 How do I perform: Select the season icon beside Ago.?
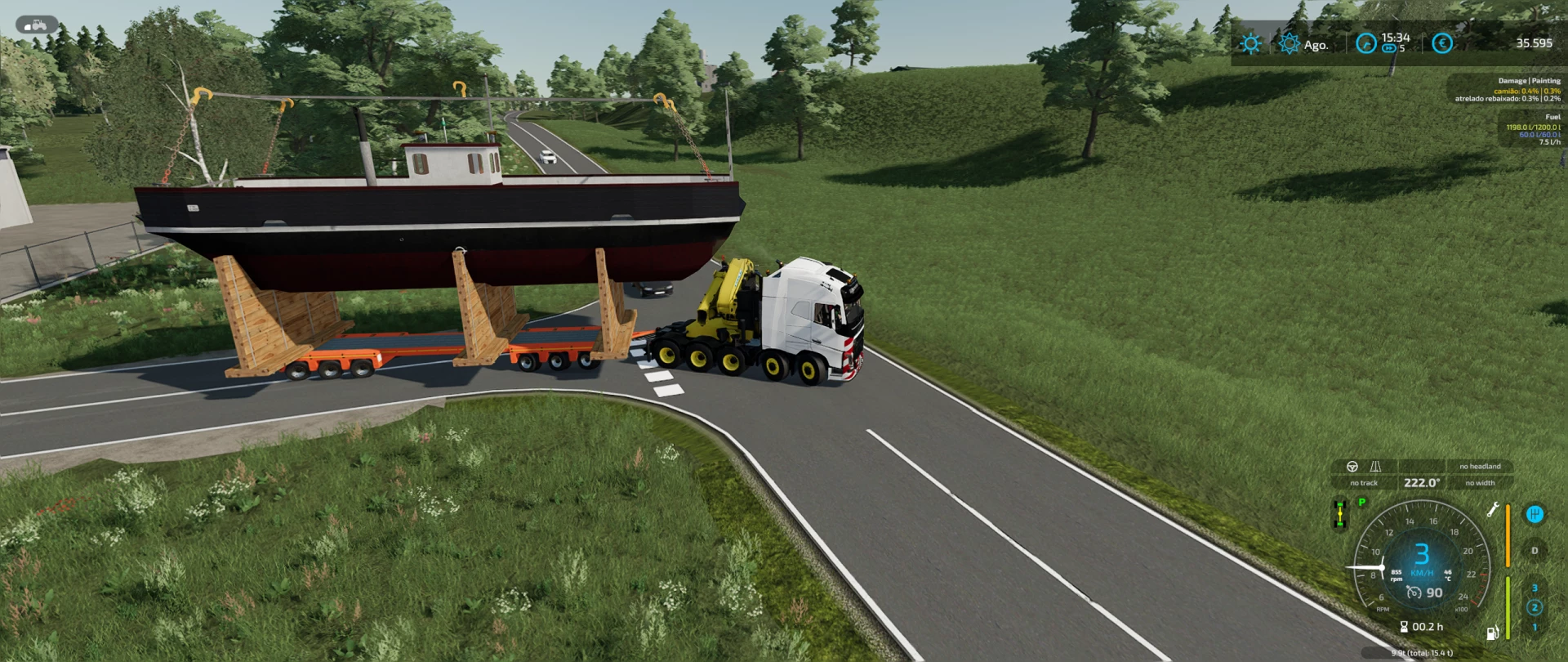pos(1289,43)
